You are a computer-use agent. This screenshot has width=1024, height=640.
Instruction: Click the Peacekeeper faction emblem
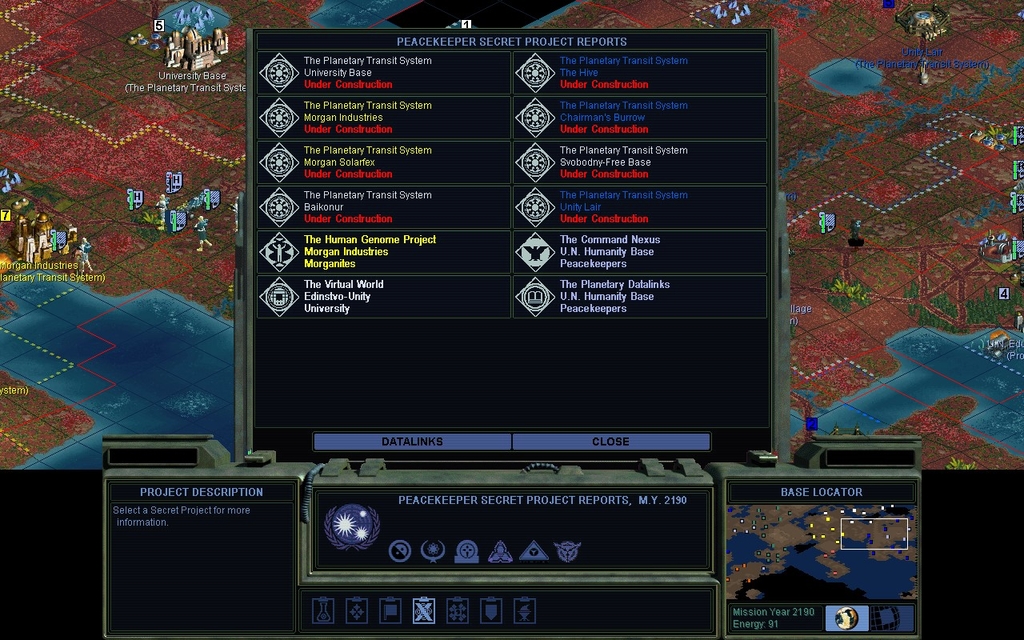click(x=352, y=527)
